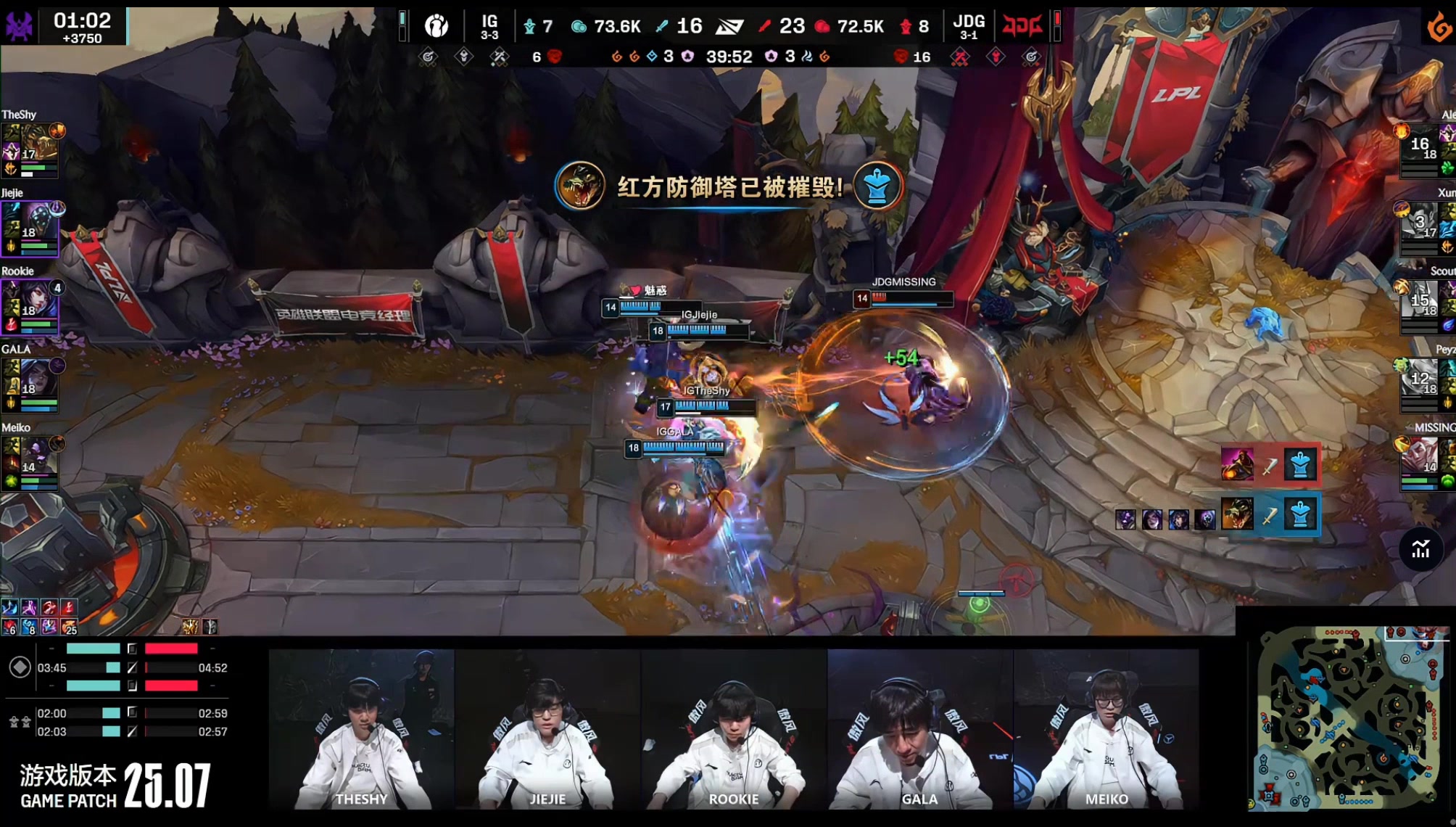Select Rookie's champion portrait
Viewport: 1456px width, 827px height.
click(38, 299)
